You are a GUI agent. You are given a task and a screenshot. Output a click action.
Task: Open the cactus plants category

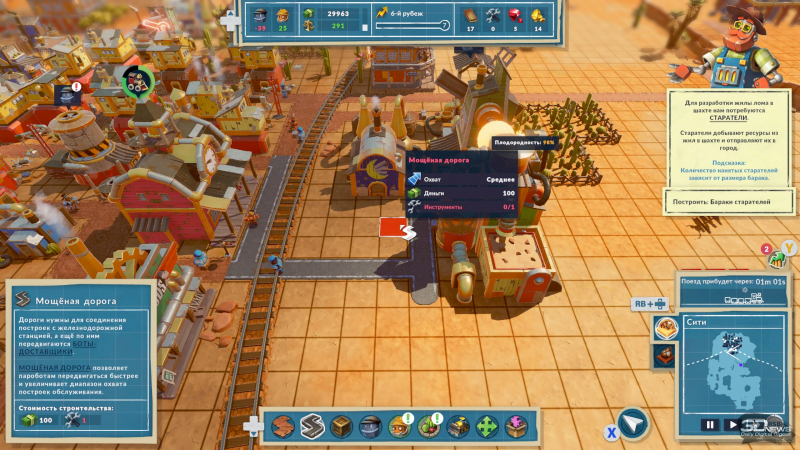point(428,426)
